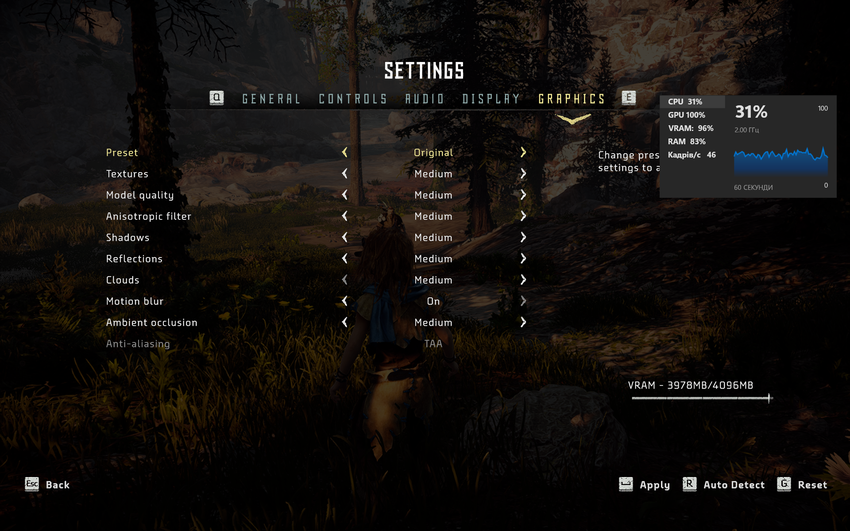Turn Motion blur off with left arrow
Screen dimensions: 850x531
click(x=345, y=301)
